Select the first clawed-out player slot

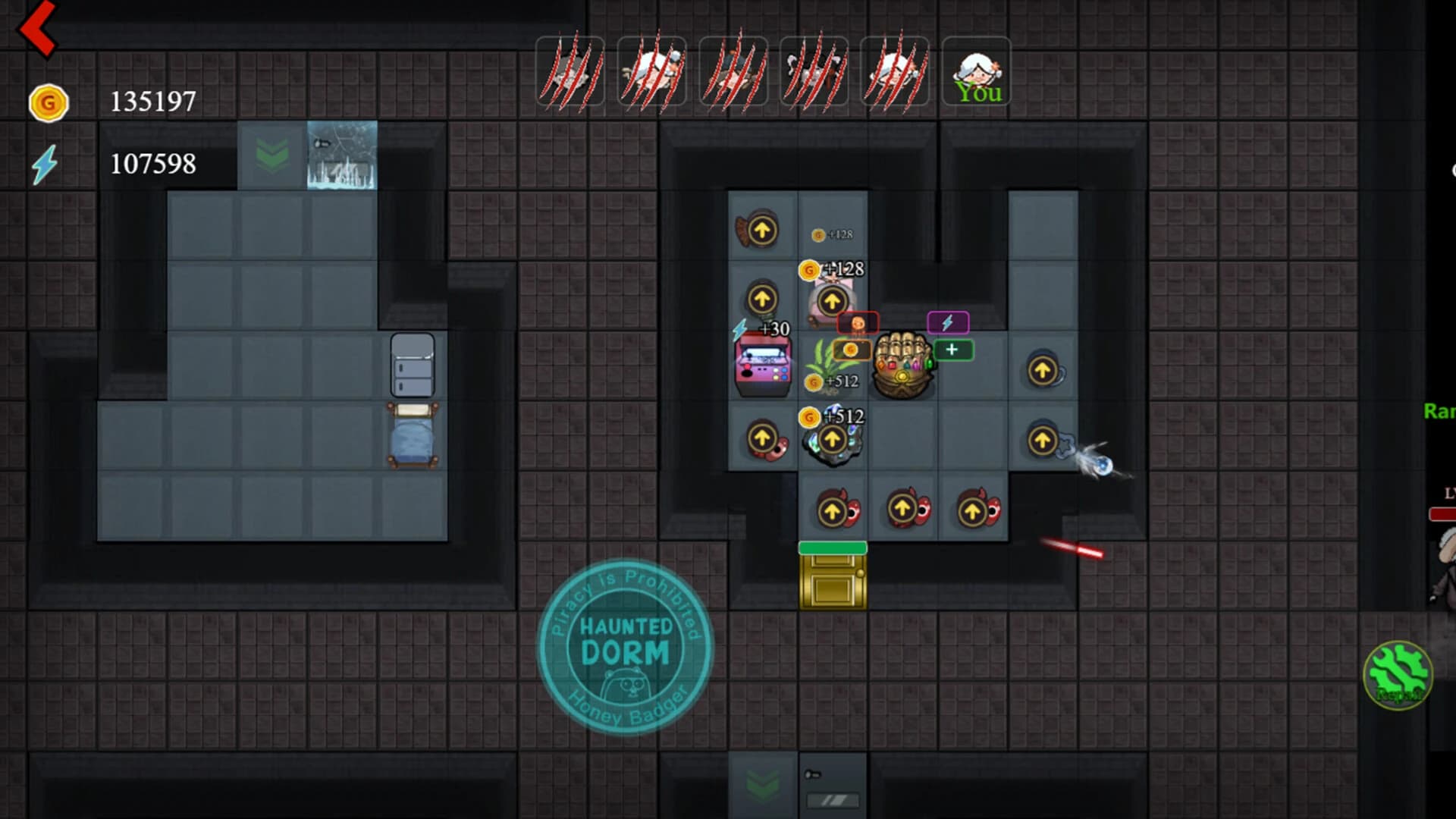pos(569,72)
